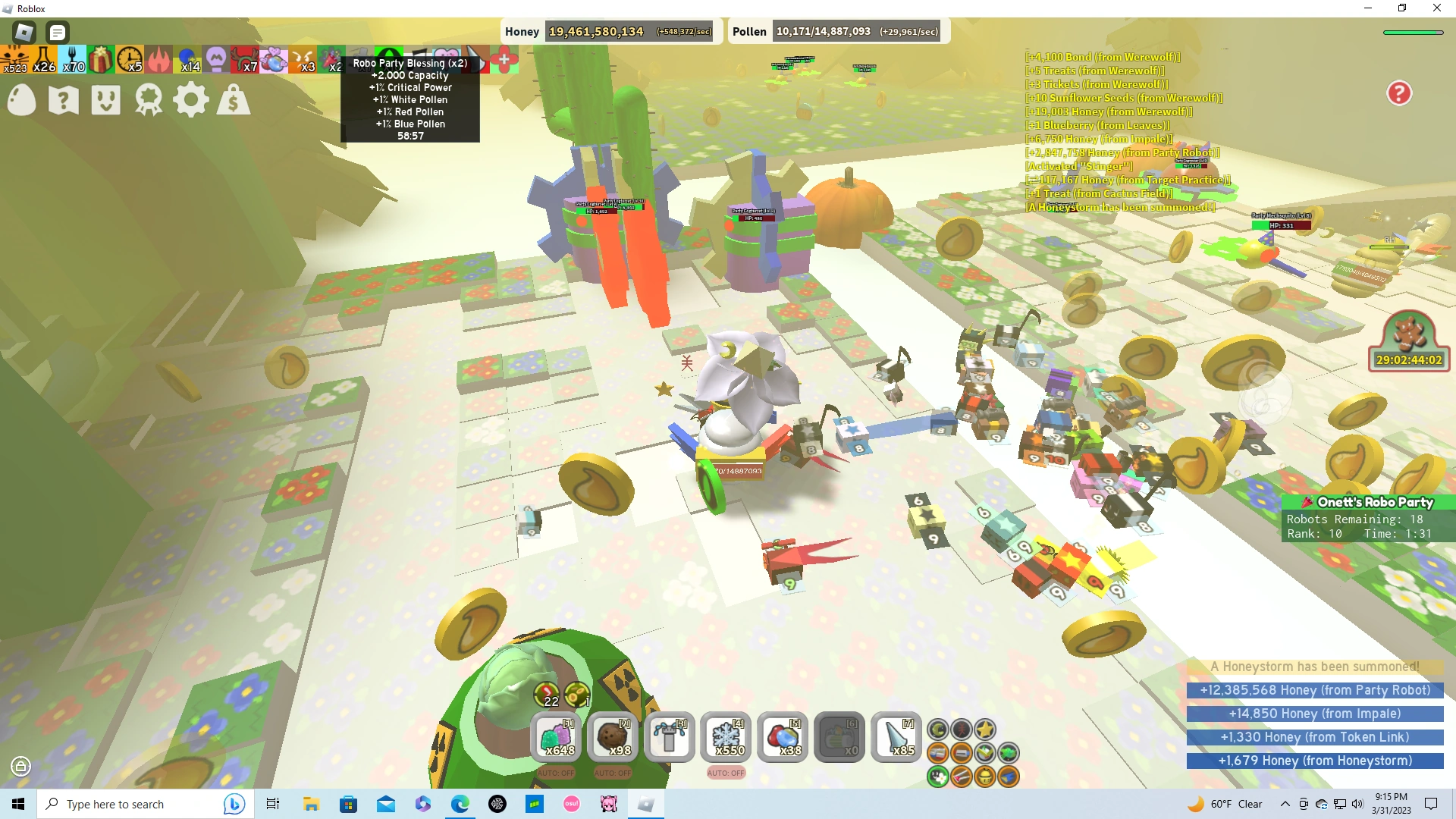Viewport: 1456px width, 819px height.
Task: Activate the bee face ability button
Action: [x=984, y=777]
